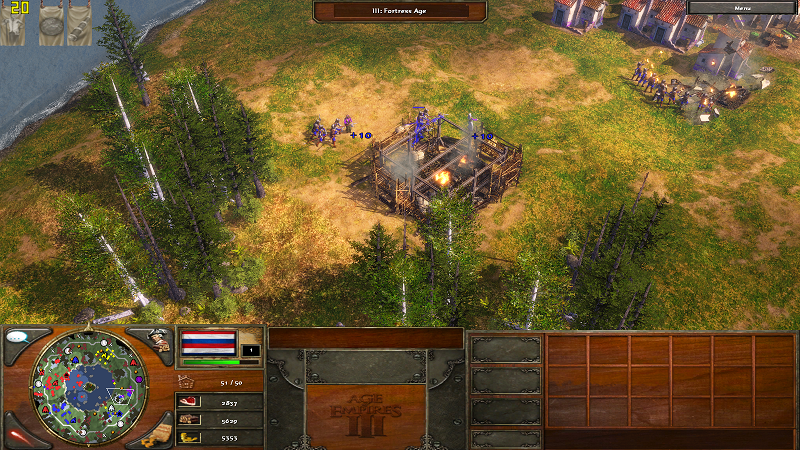Select the idle villager banner
This screenshot has width=800, height=450.
13,27
